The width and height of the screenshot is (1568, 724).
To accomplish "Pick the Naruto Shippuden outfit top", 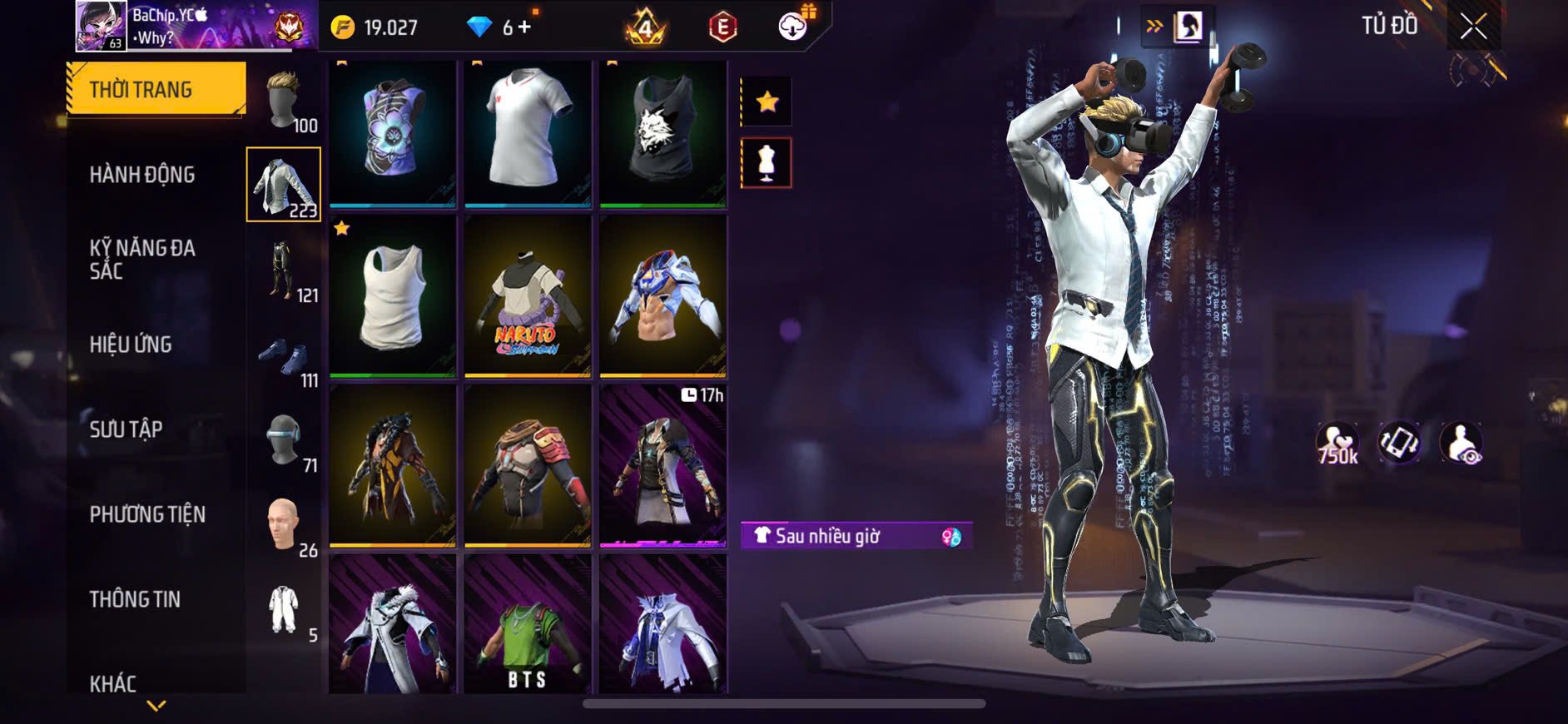I will [528, 296].
